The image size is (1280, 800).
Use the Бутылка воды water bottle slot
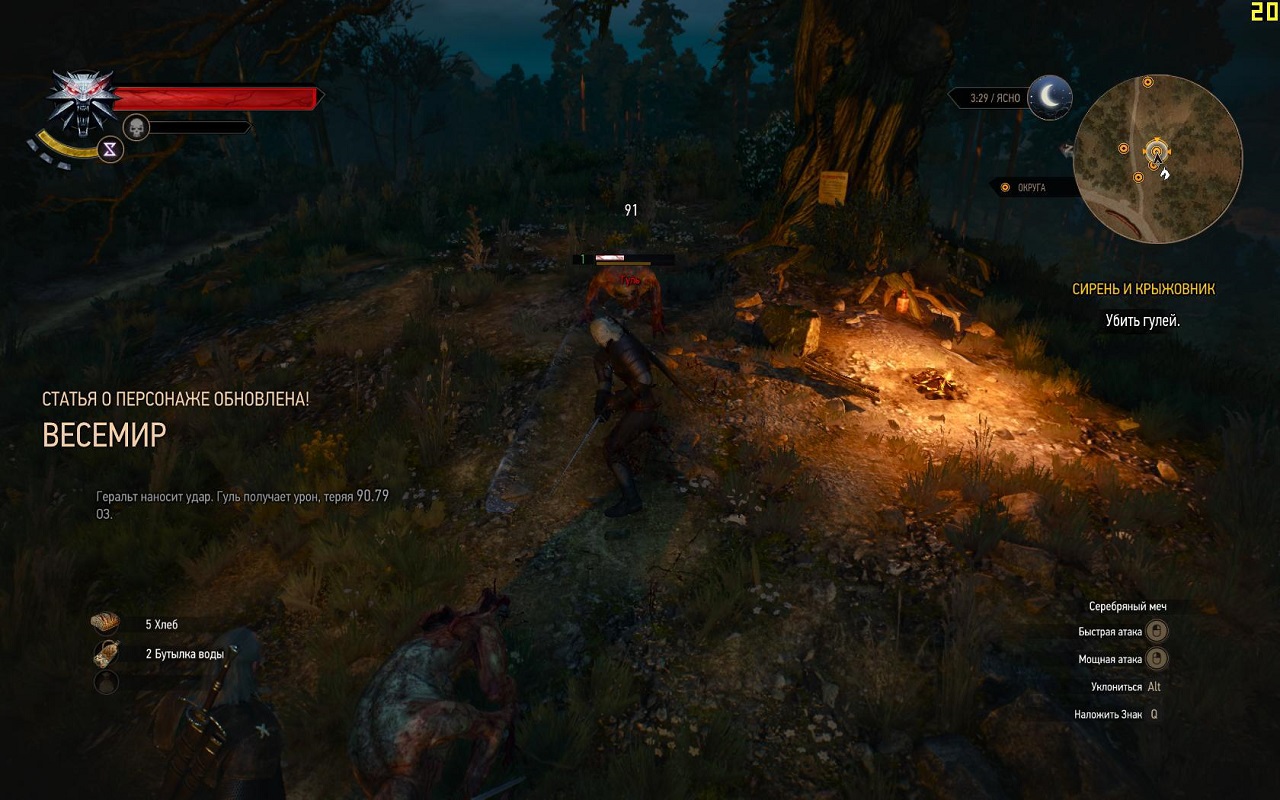pyautogui.click(x=106, y=654)
